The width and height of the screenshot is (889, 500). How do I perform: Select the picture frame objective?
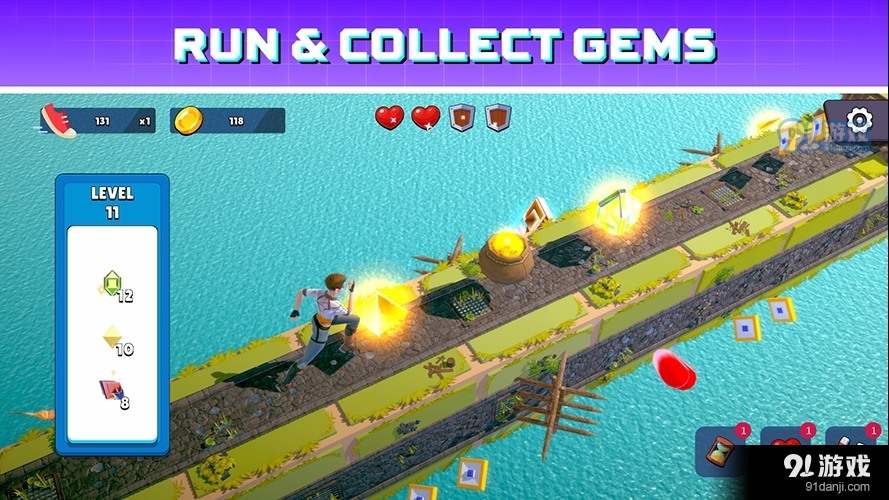pyautogui.click(x=112, y=392)
